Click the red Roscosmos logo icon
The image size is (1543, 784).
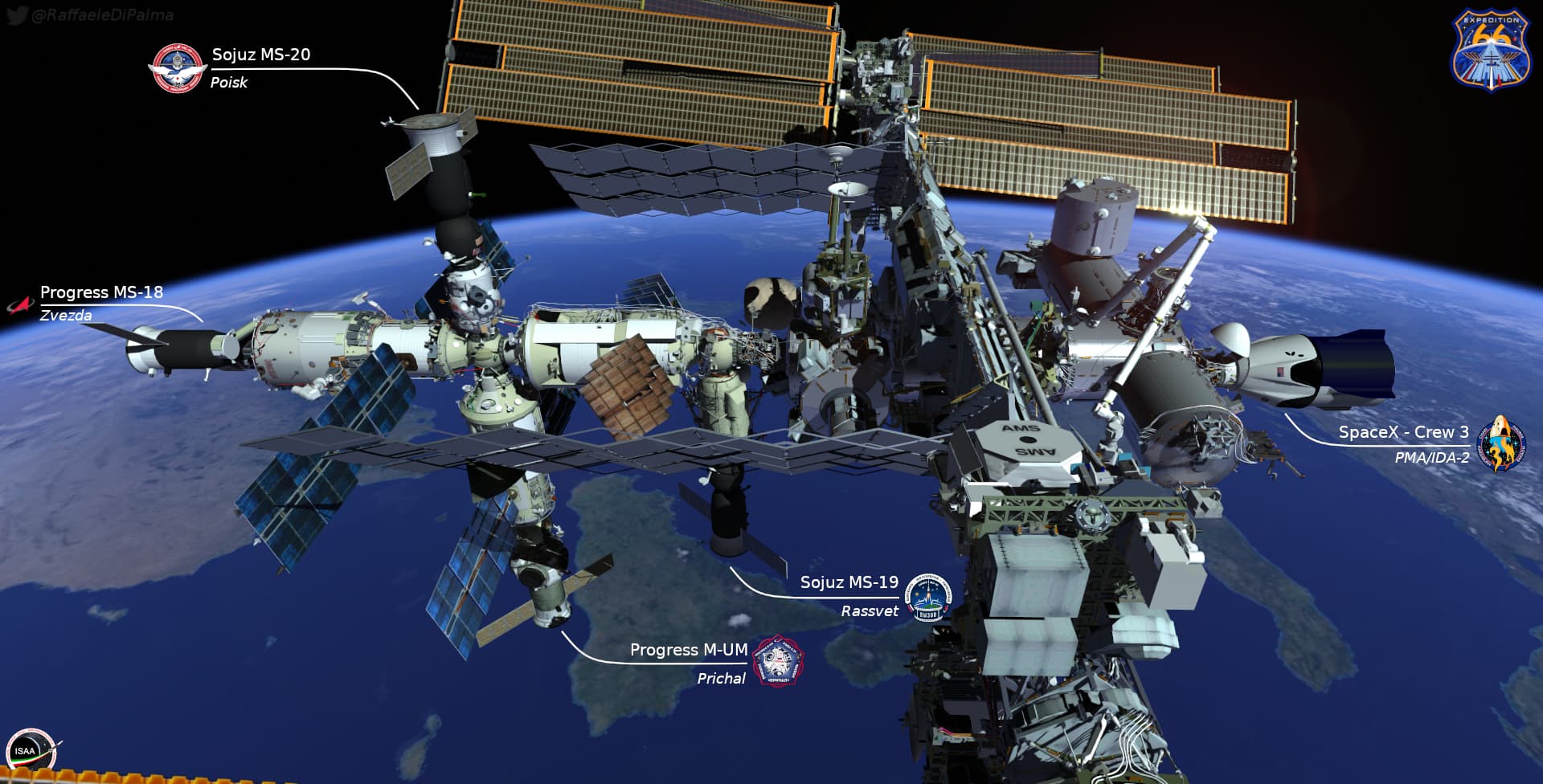coord(20,305)
